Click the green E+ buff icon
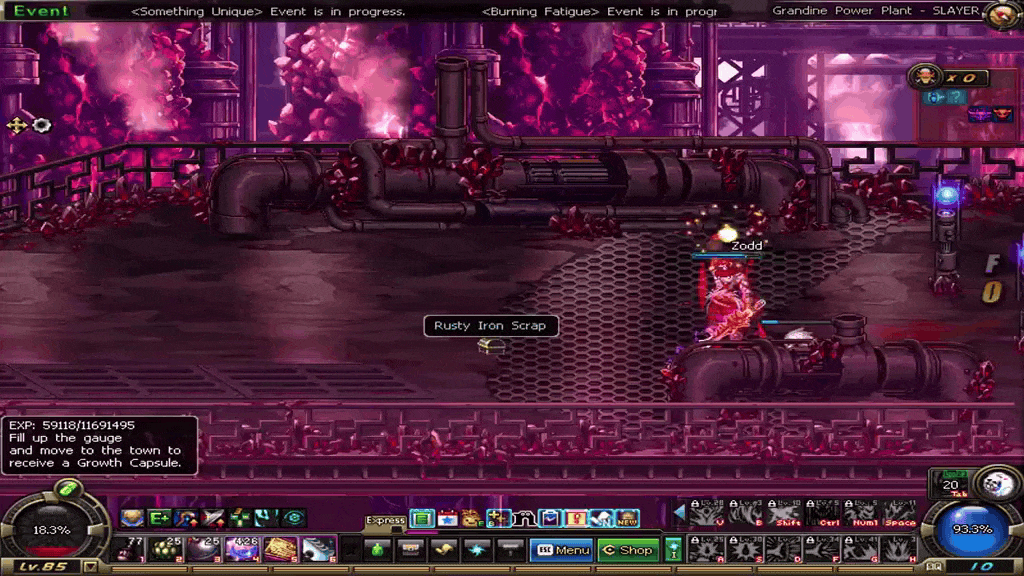The height and width of the screenshot is (576, 1024). [x=160, y=518]
